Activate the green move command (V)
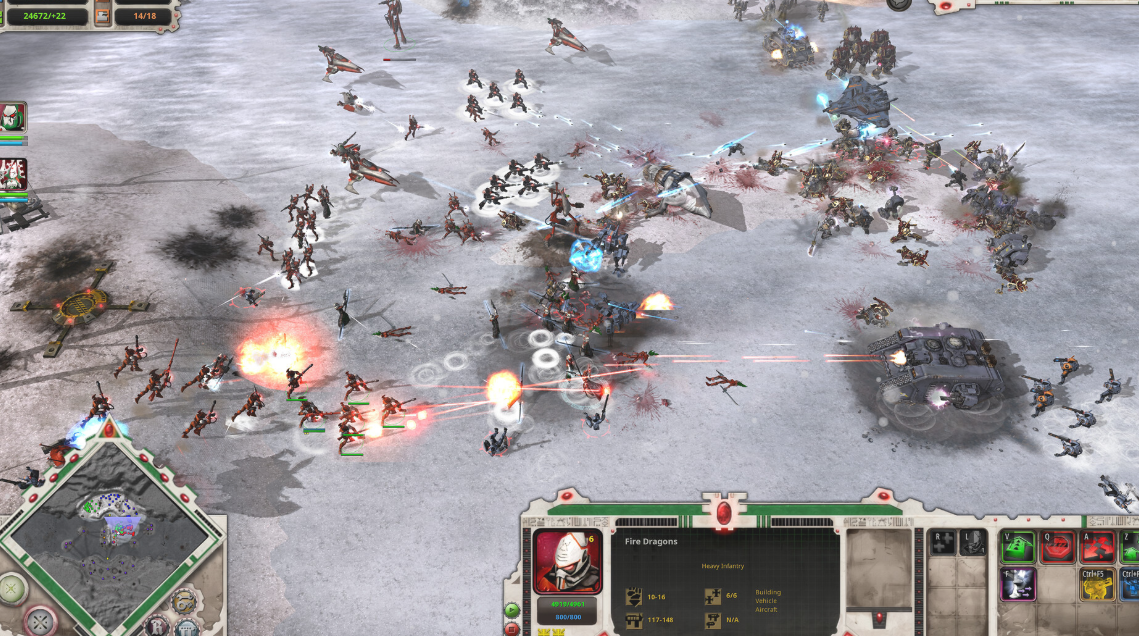 point(1017,546)
